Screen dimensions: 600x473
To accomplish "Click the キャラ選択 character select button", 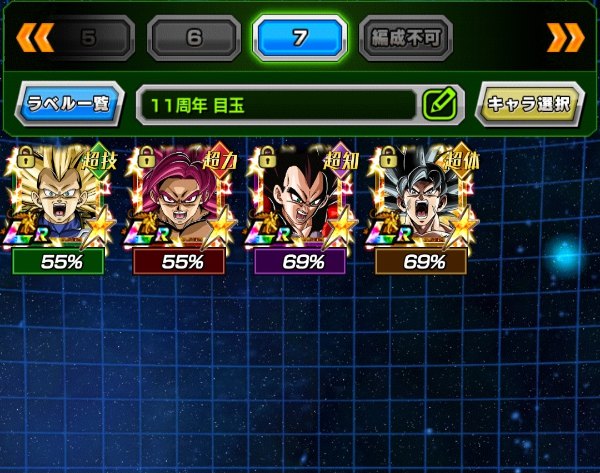I will (528, 103).
